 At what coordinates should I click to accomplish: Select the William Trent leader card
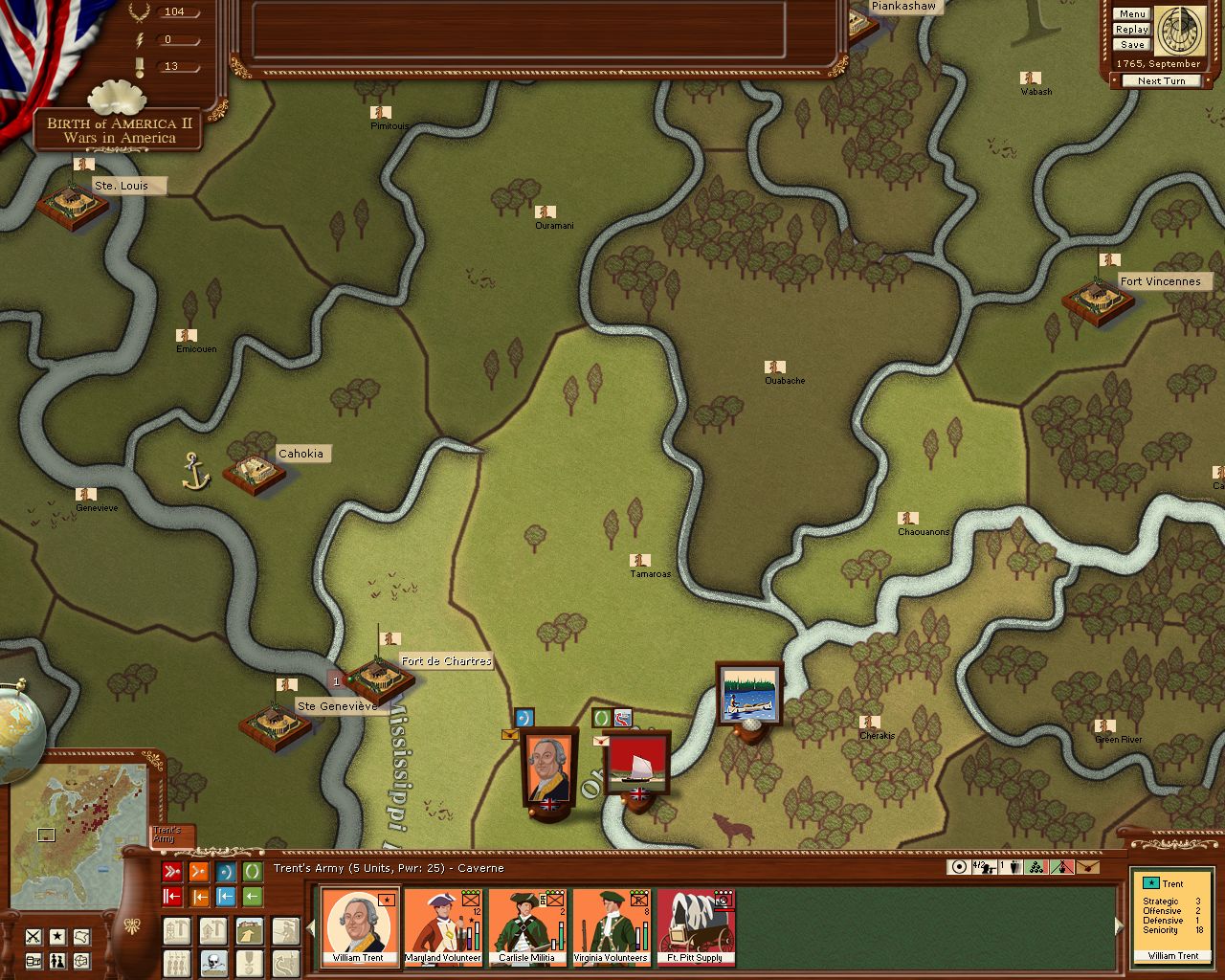click(359, 926)
